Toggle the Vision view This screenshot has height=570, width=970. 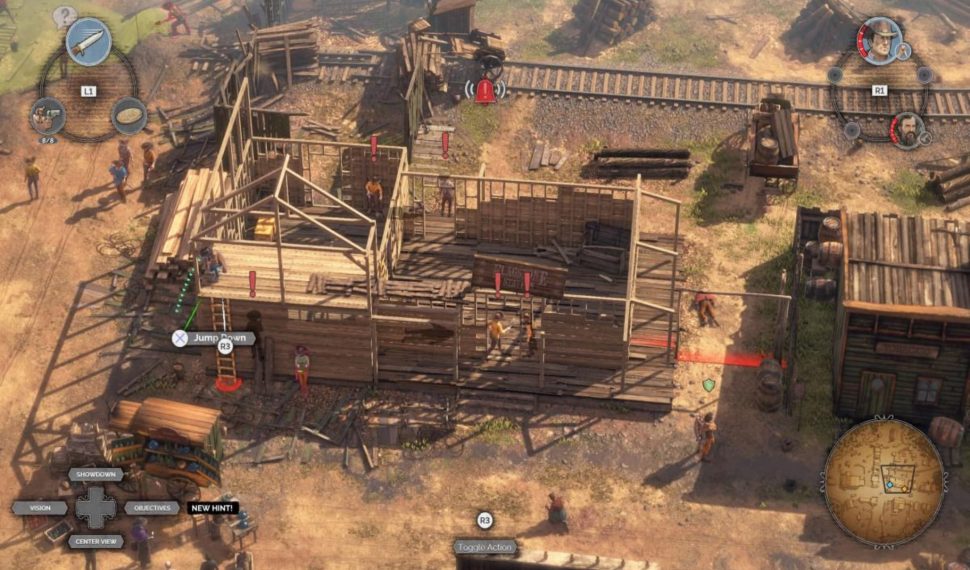pos(41,508)
